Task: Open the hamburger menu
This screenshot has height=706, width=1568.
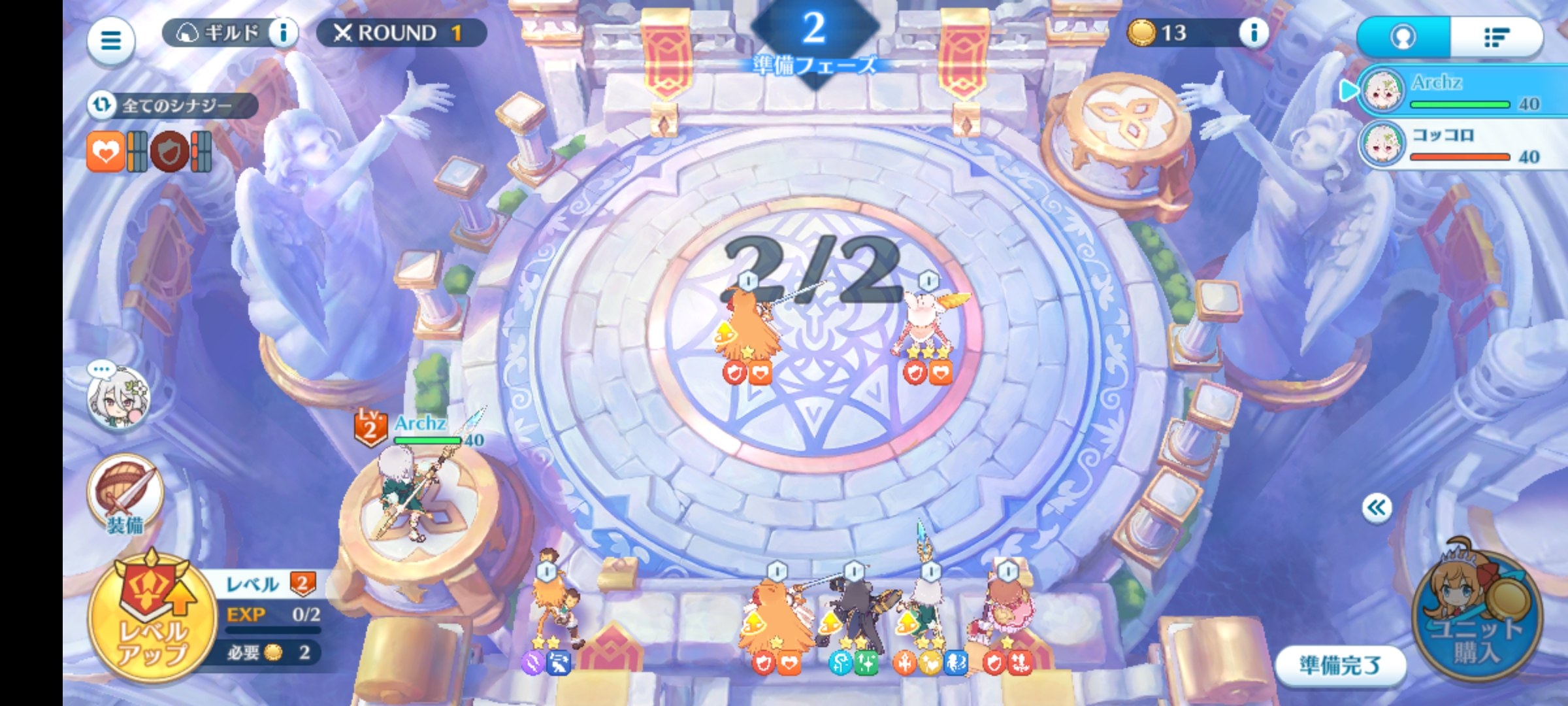Action: click(110, 41)
